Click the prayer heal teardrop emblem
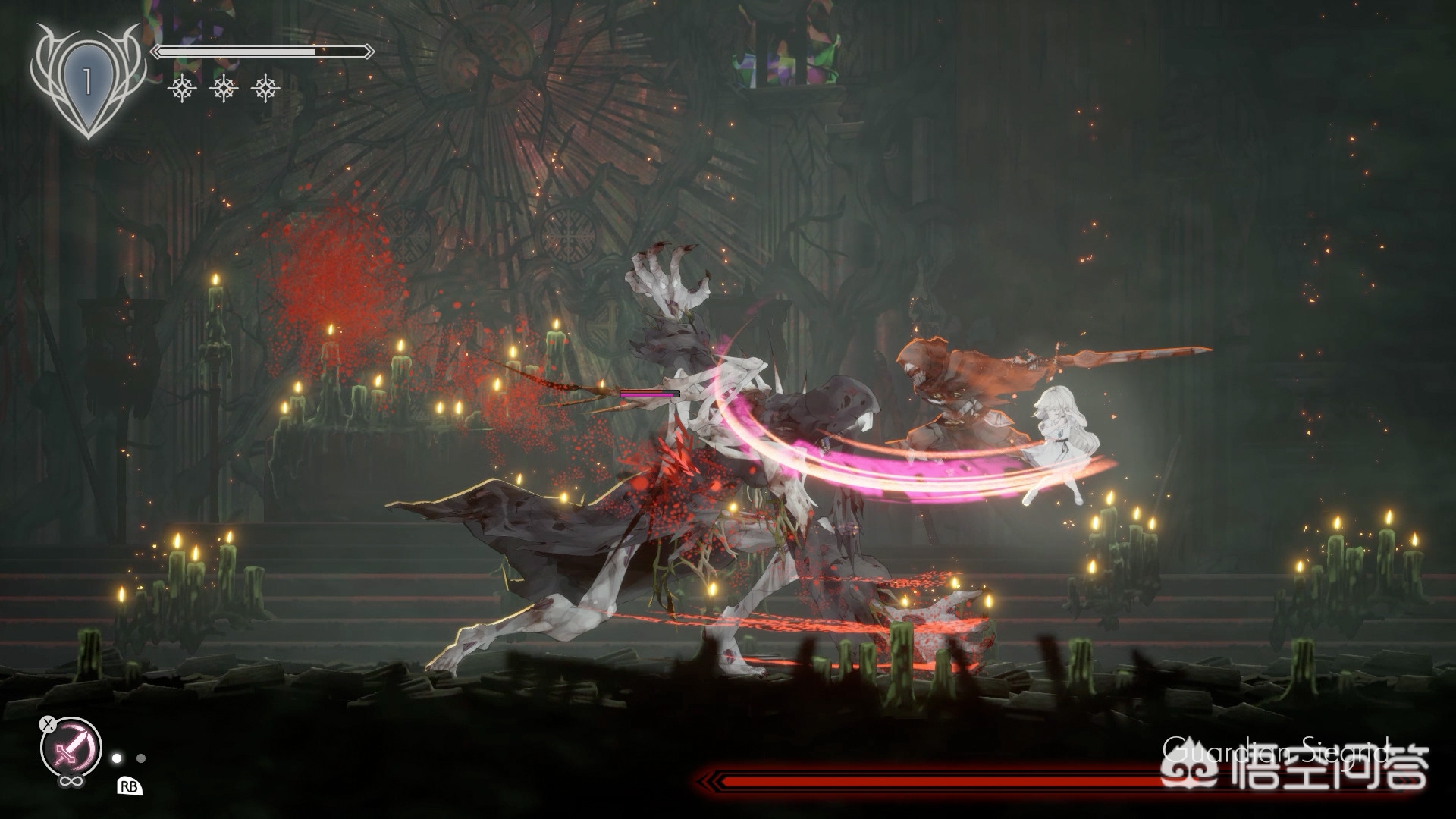The image size is (1456, 819). tap(88, 80)
